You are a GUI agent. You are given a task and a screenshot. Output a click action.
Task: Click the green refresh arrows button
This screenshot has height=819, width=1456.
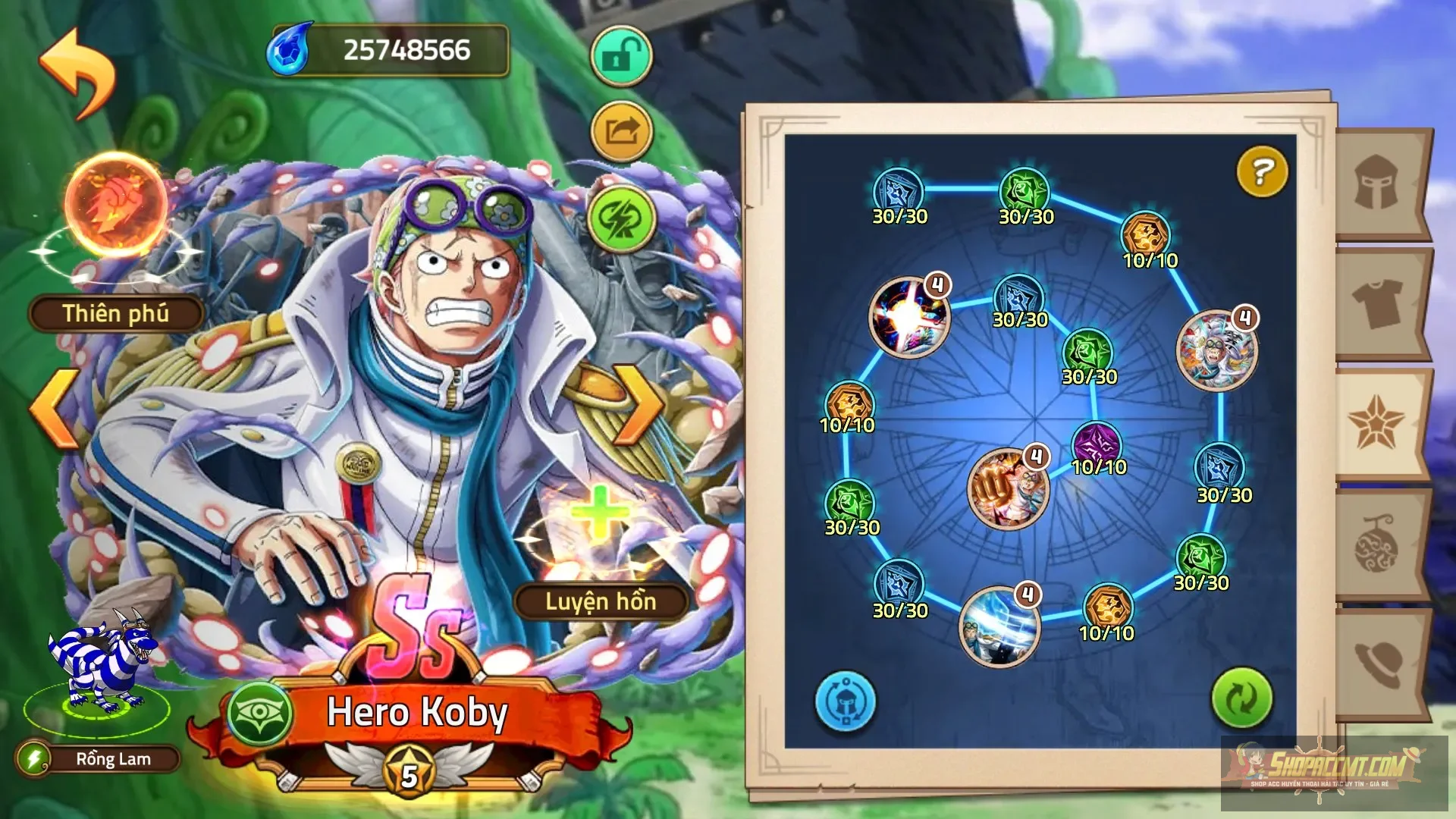(1241, 698)
